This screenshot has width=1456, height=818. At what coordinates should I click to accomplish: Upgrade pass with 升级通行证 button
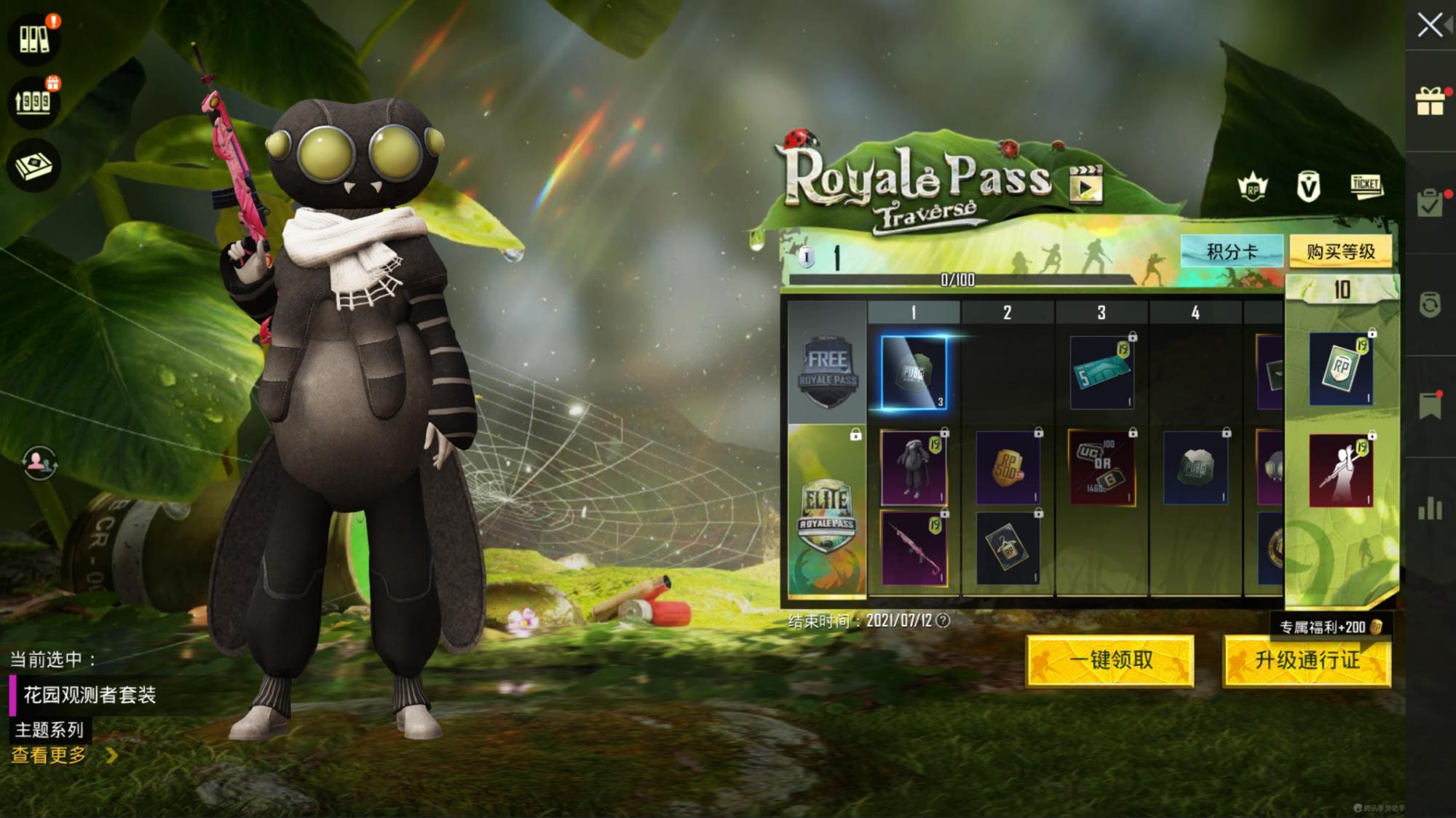[1307, 660]
